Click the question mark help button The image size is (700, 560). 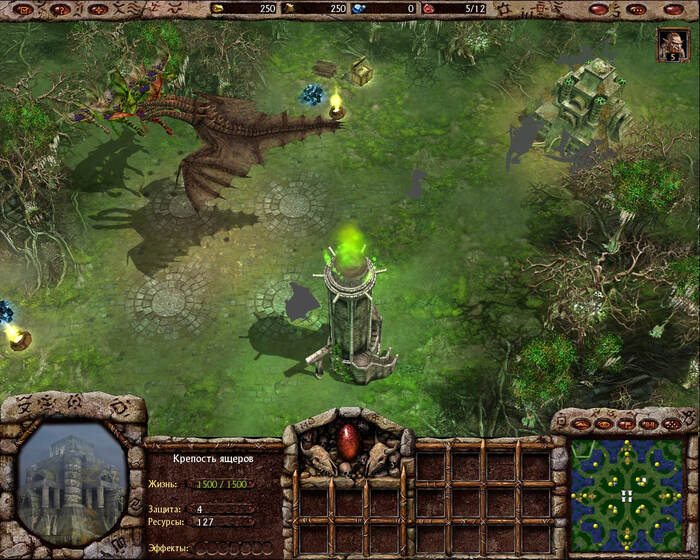coord(59,9)
